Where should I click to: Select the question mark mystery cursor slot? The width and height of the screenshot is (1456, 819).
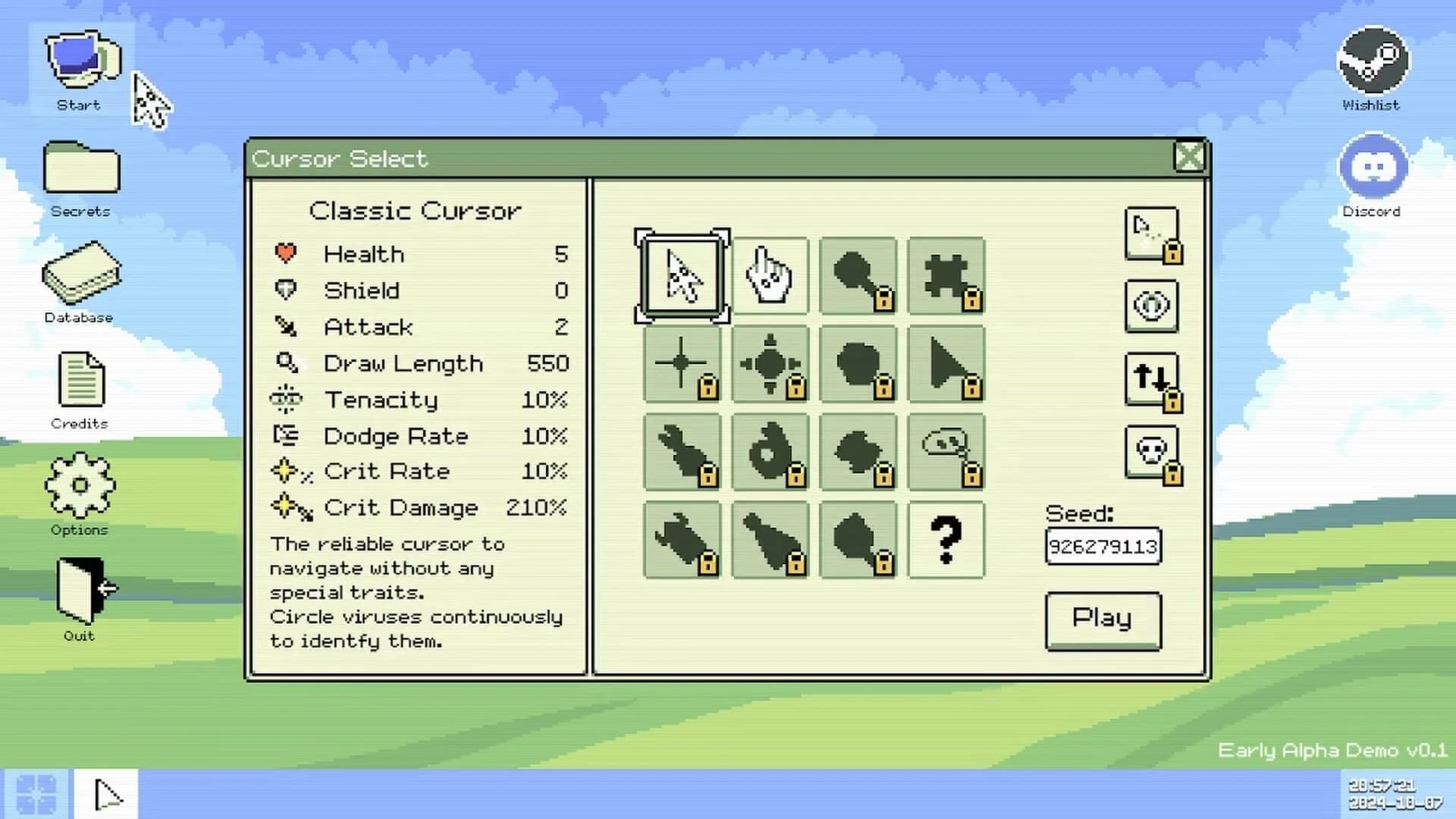[x=946, y=540]
